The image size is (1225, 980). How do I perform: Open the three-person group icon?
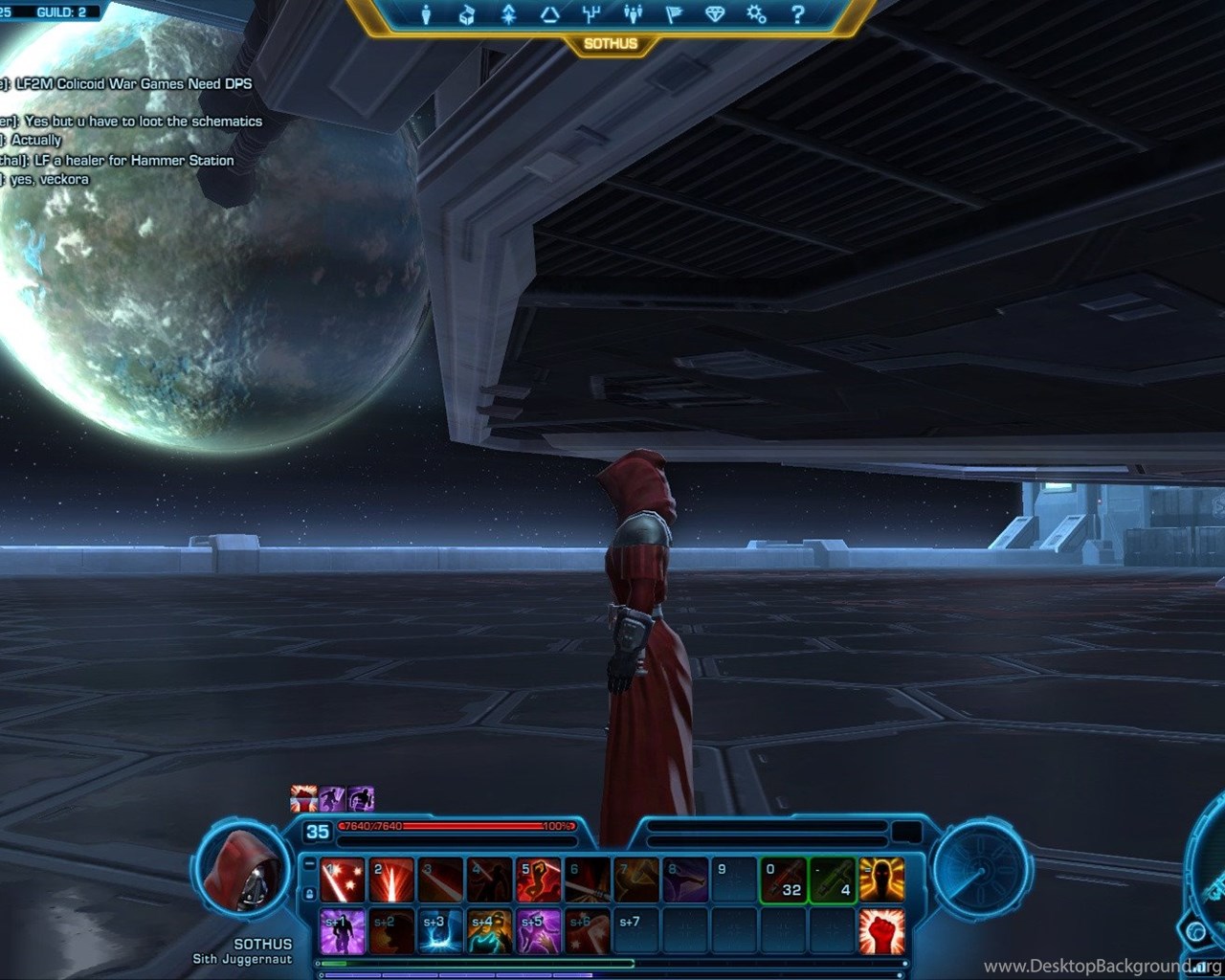coord(632,14)
